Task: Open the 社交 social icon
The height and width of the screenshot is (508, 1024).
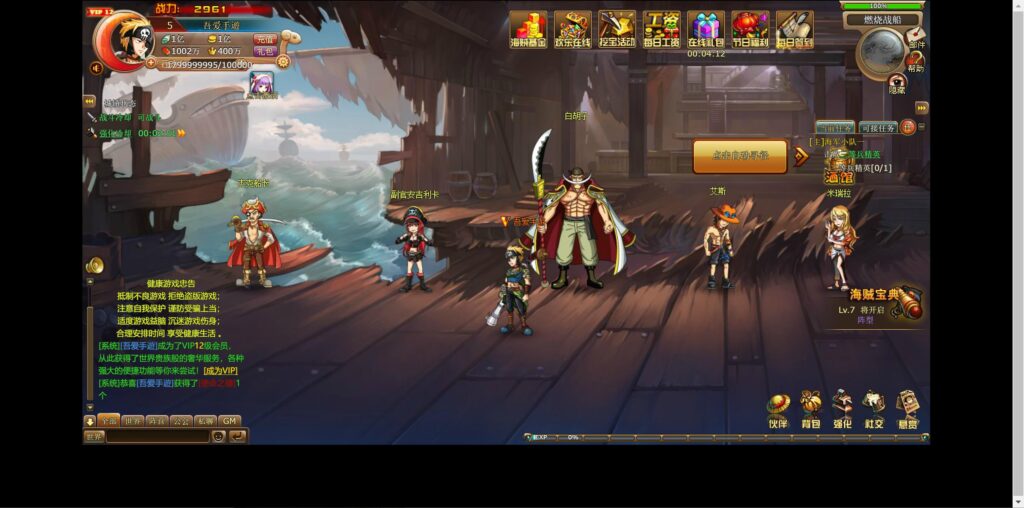Action: click(874, 410)
